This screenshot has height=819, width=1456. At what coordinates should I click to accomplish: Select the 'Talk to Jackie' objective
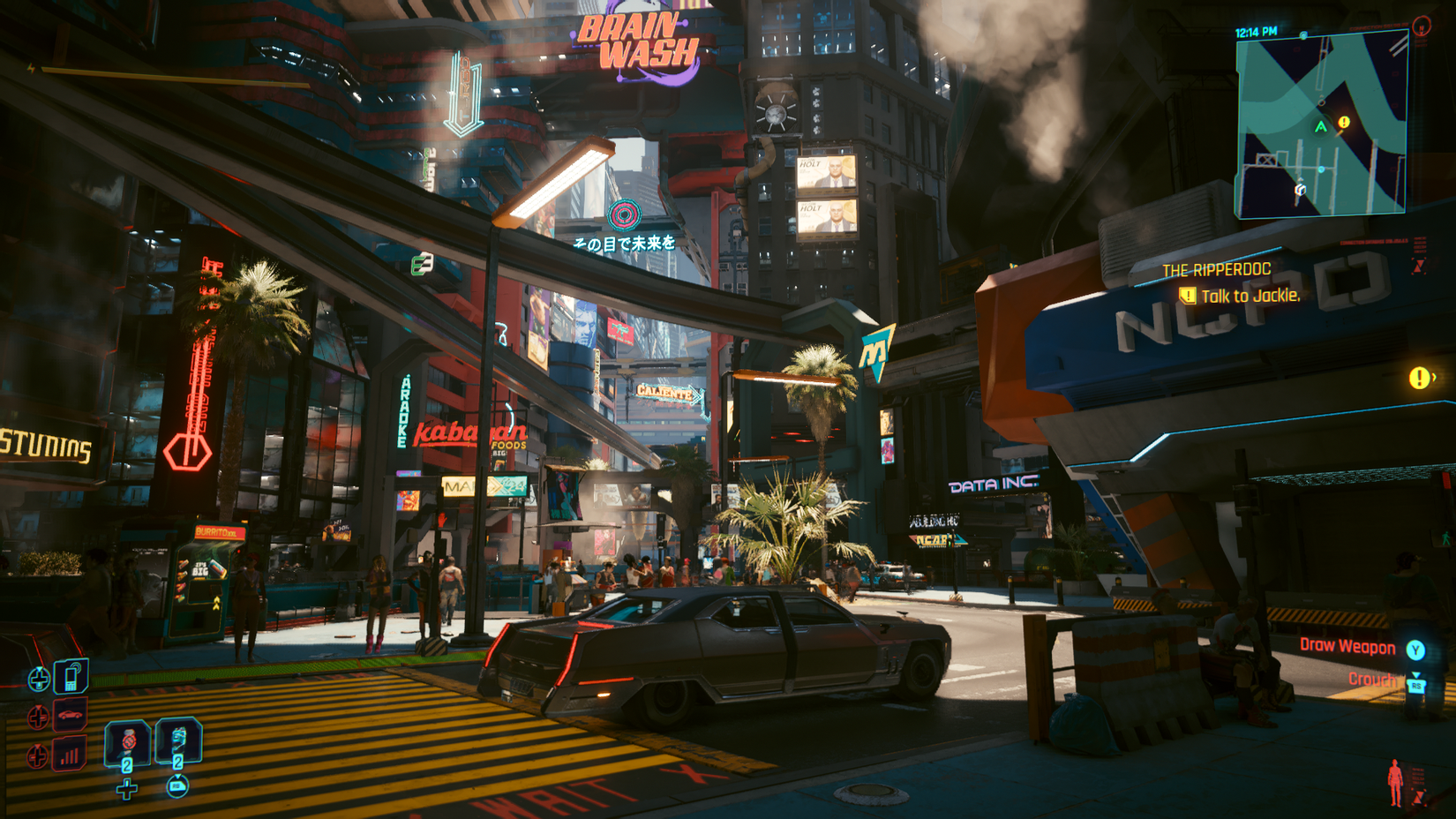click(1250, 296)
